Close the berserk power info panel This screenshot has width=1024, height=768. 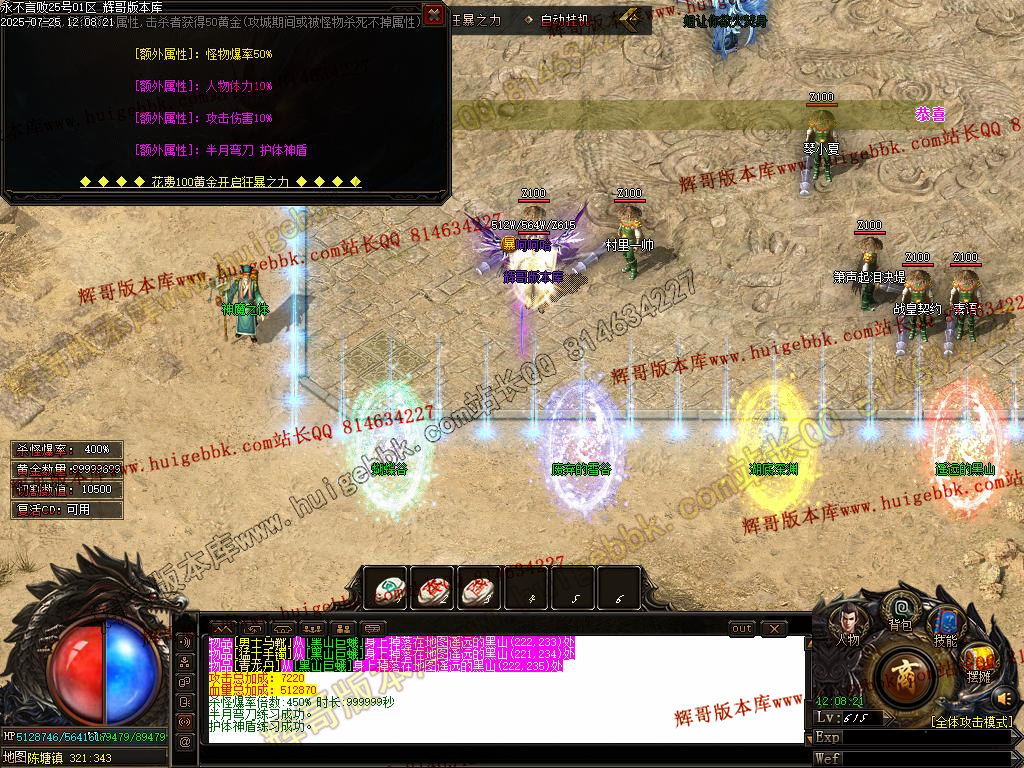433,14
